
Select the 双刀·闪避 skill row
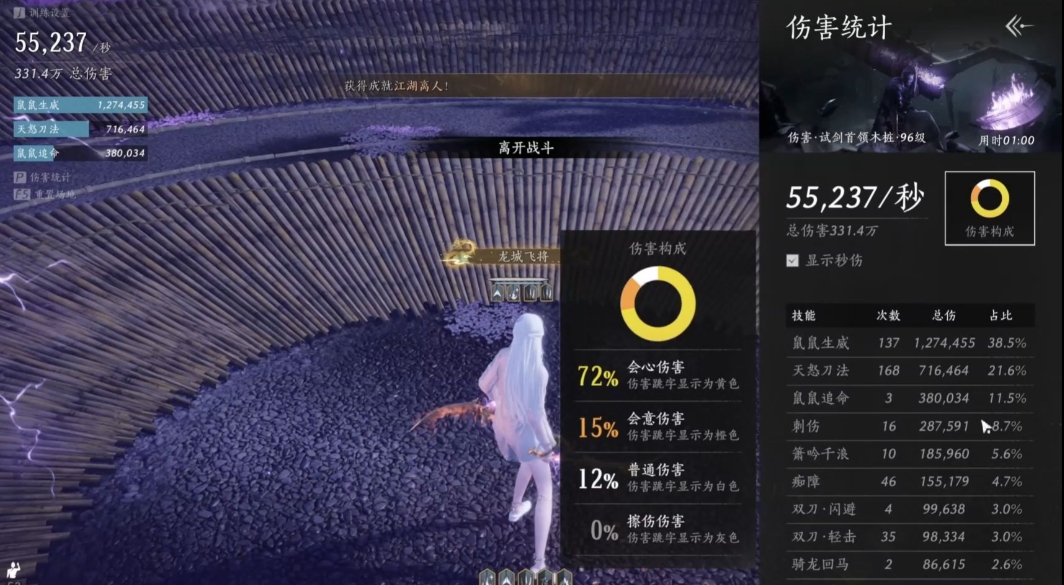[908, 509]
